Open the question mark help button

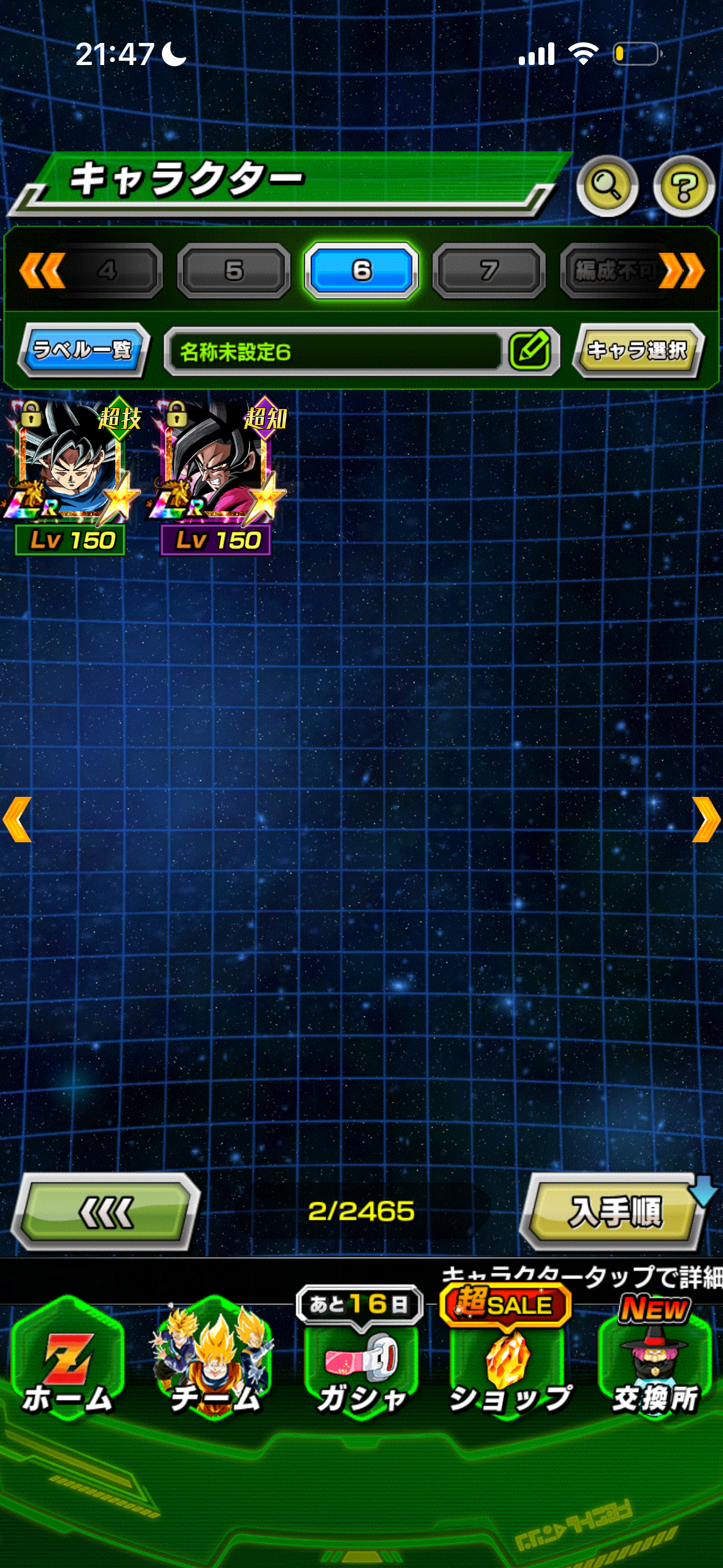tap(683, 186)
